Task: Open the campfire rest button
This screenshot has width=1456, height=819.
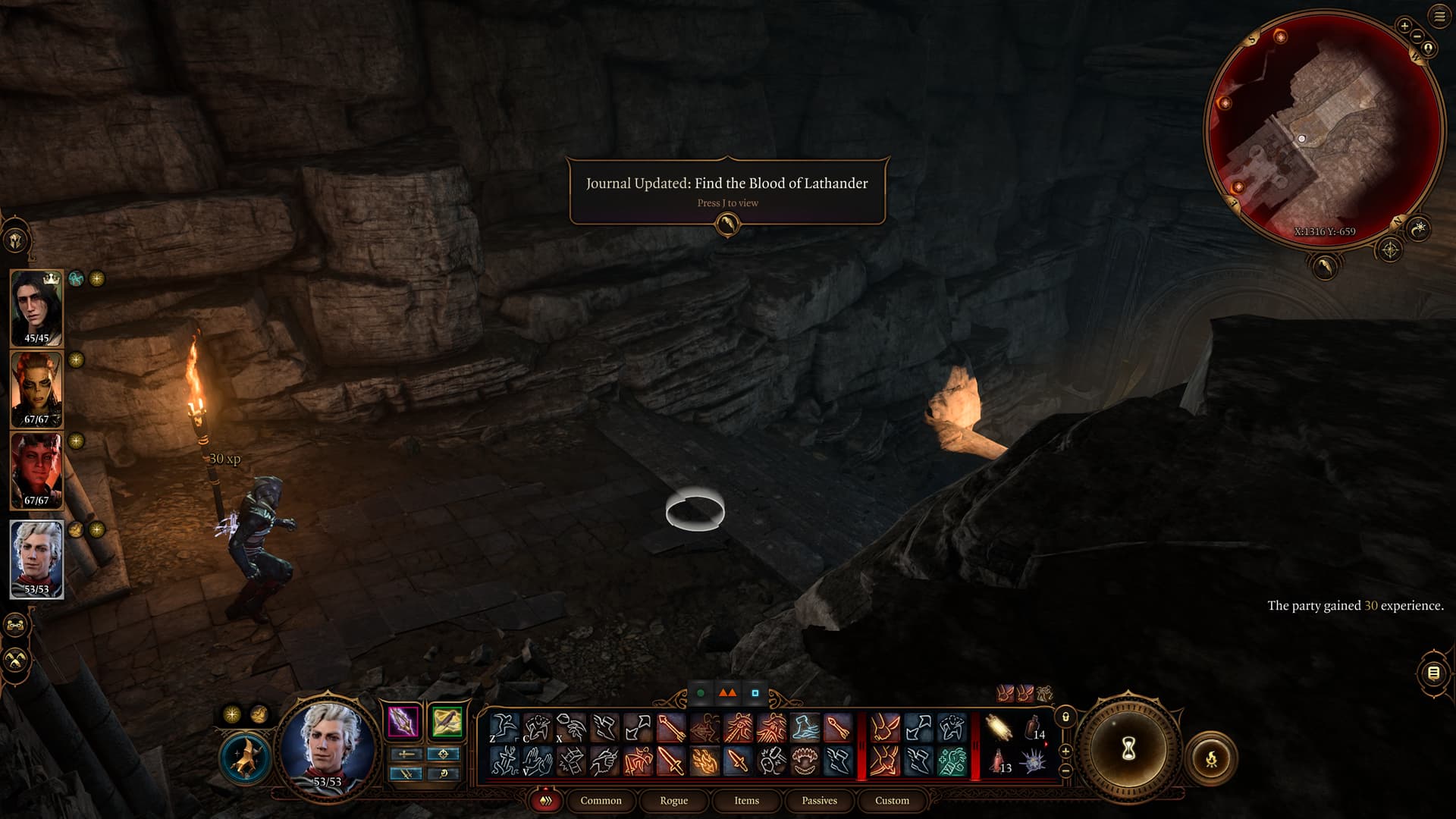Action: click(x=1211, y=757)
